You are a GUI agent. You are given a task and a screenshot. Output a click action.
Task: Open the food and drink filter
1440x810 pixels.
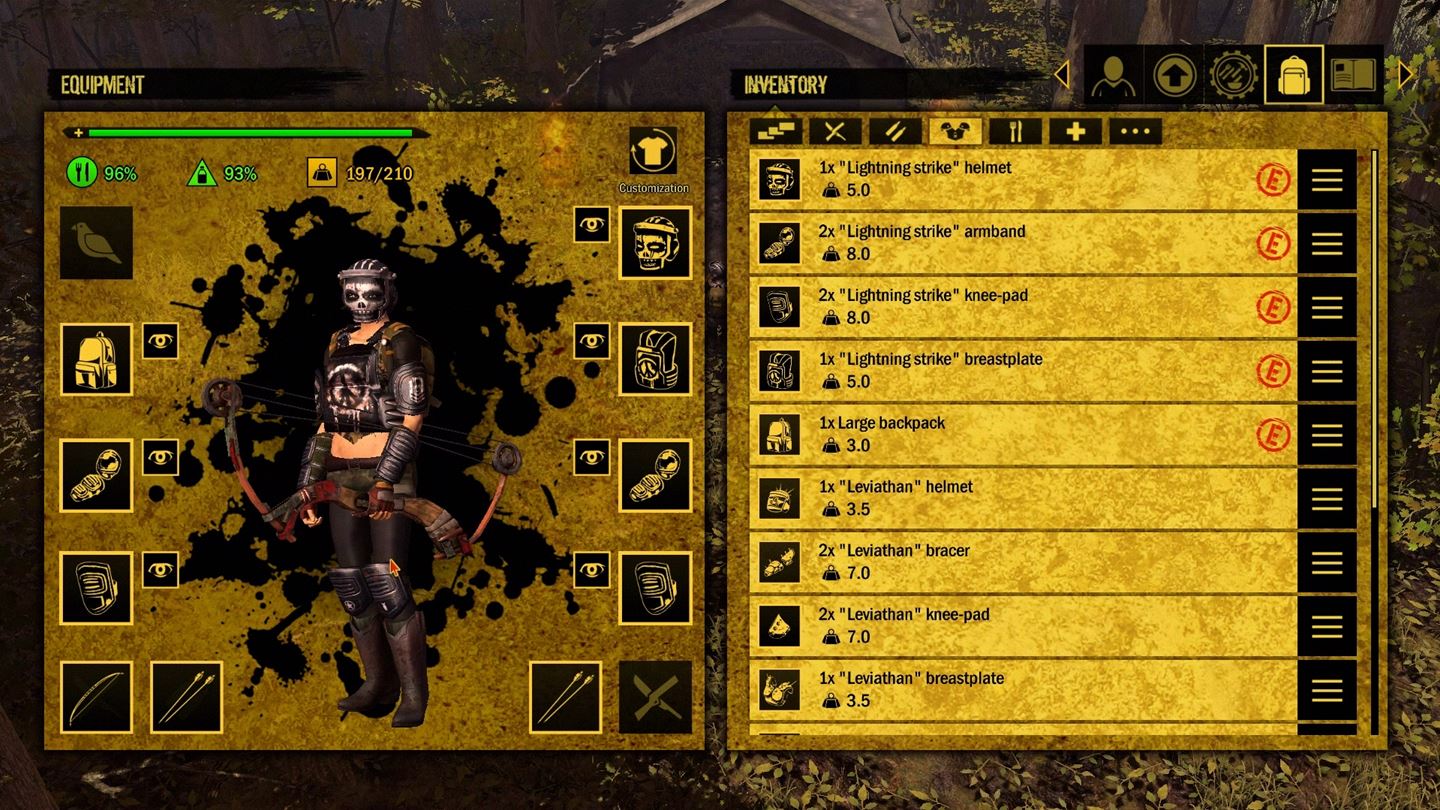(x=1014, y=130)
